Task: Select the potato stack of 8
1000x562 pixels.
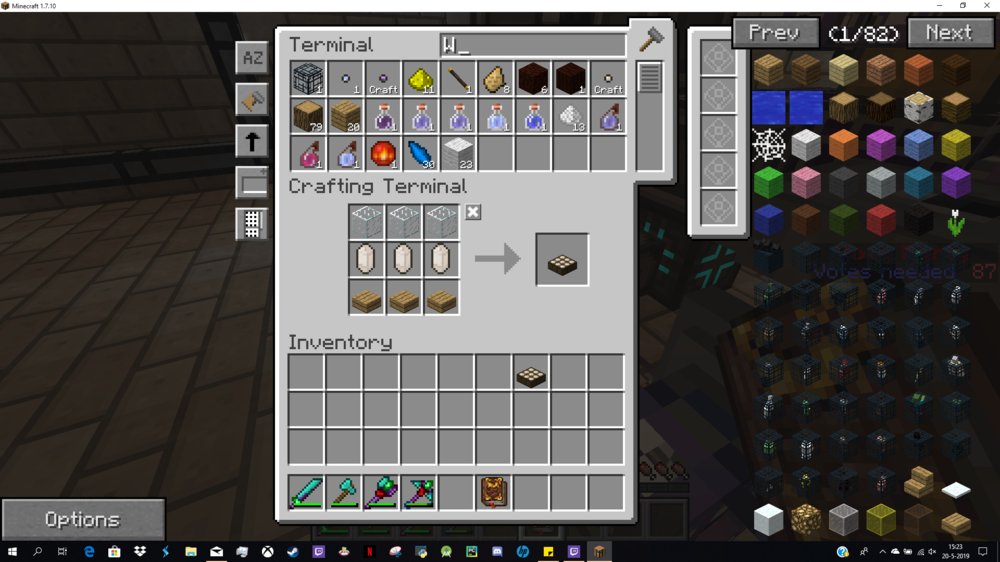Action: point(494,79)
